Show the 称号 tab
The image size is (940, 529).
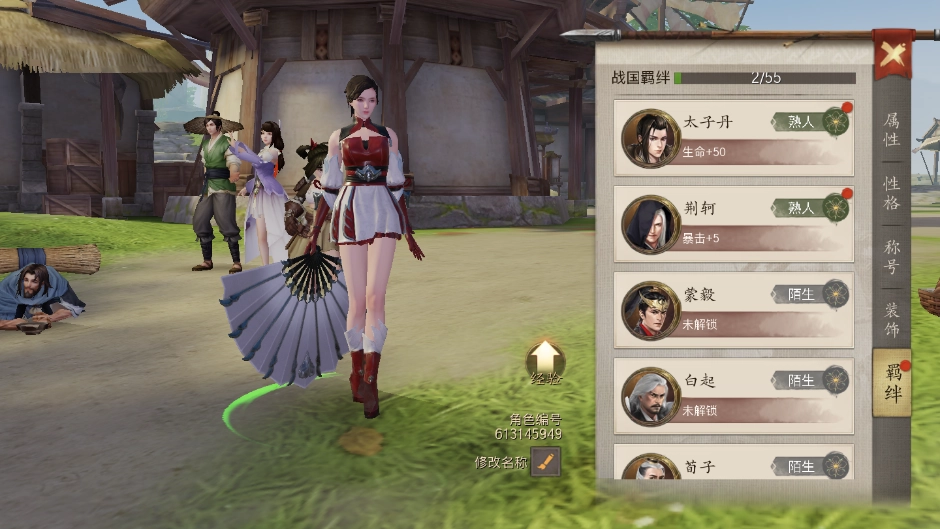891,257
